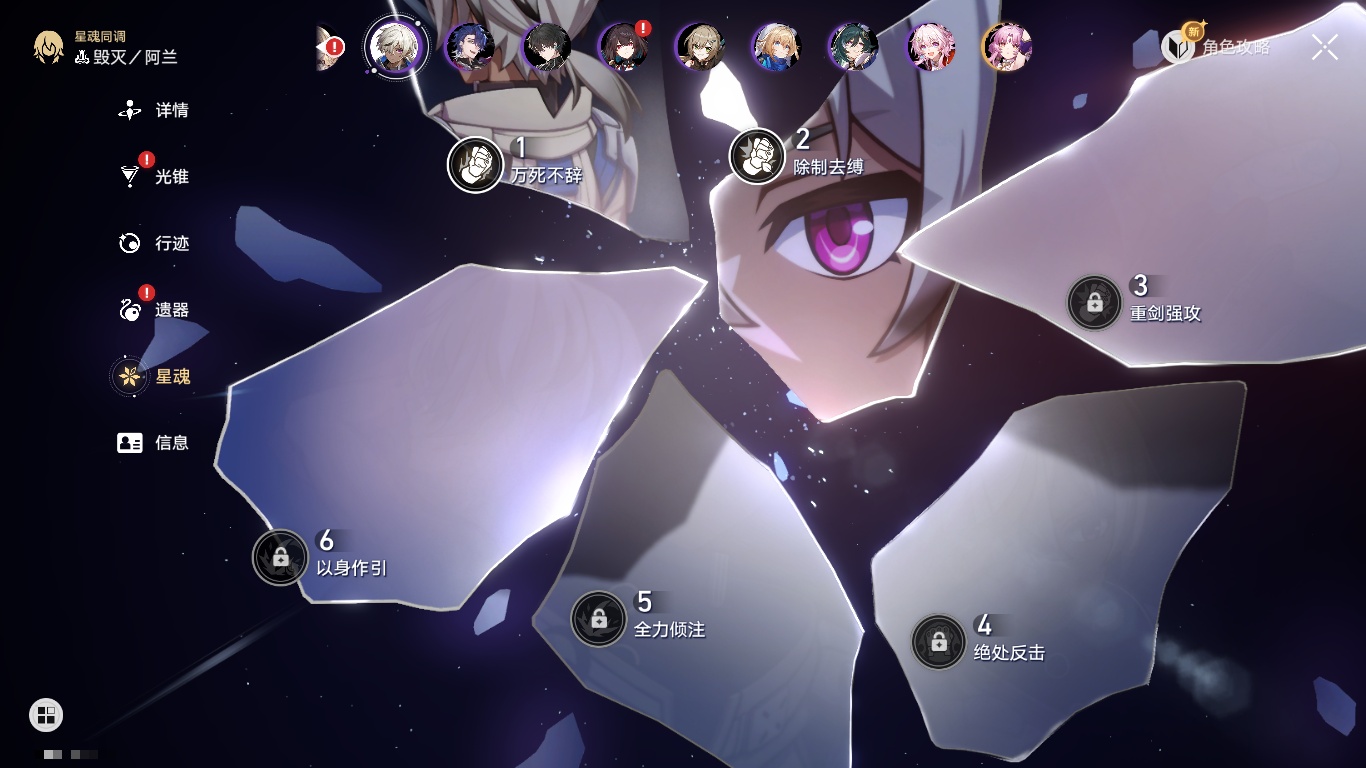The width and height of the screenshot is (1366, 768).
Task: Pick the blonde character with white cap
Action: point(776,47)
